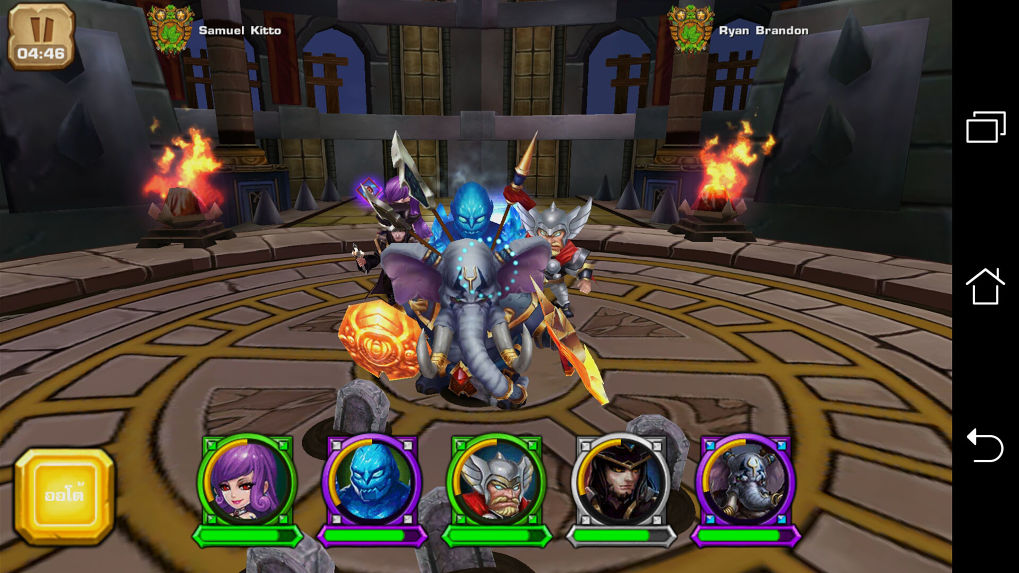Activate the armored elephant hero portrait

point(745,481)
